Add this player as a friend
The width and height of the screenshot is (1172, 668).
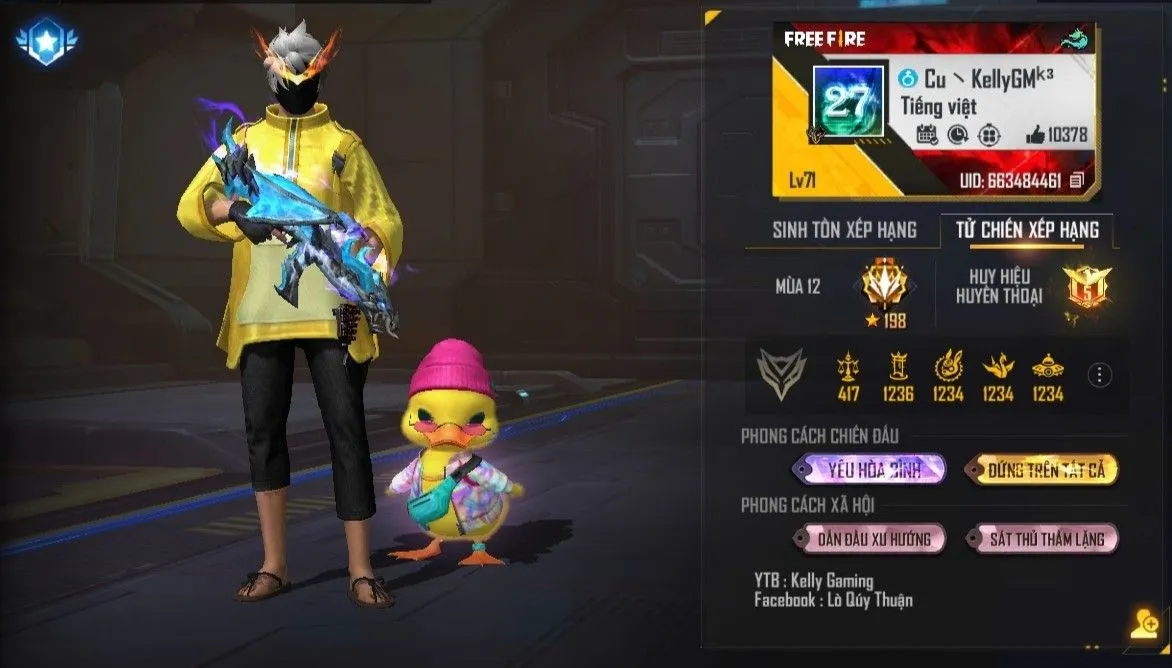pos(1143,622)
